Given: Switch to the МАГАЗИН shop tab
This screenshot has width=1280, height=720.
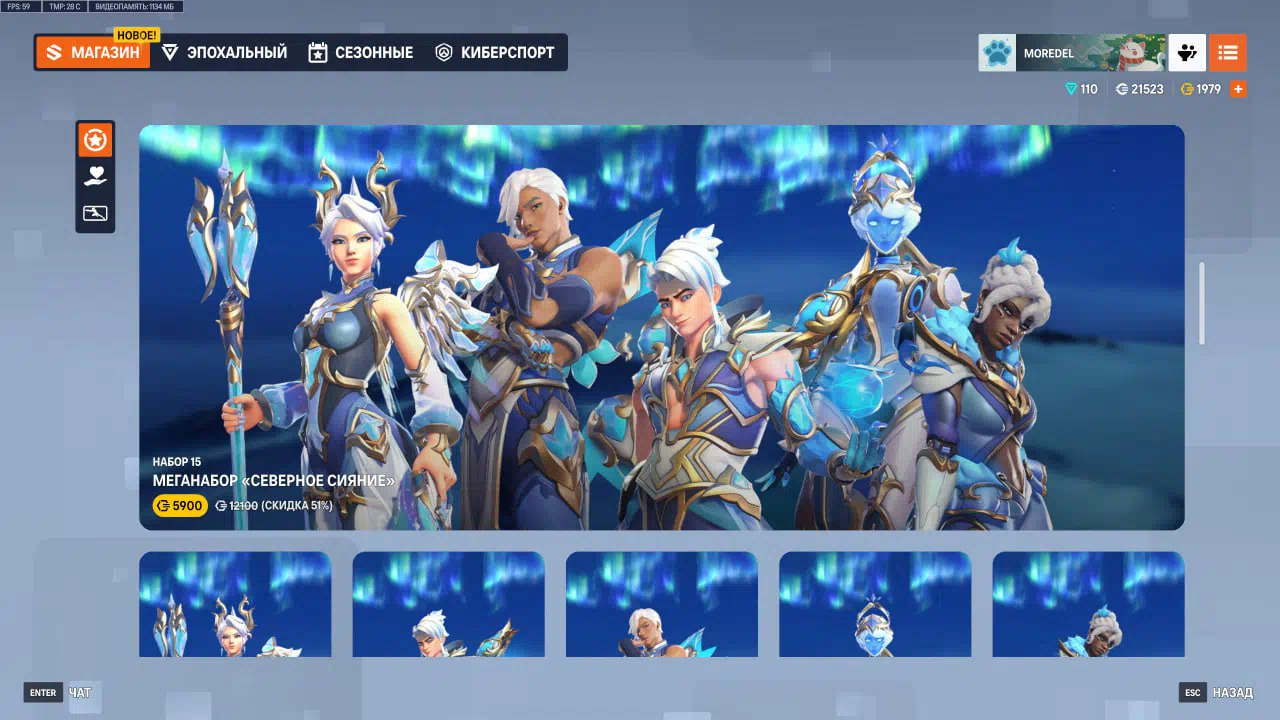Looking at the screenshot, I should (x=93, y=53).
